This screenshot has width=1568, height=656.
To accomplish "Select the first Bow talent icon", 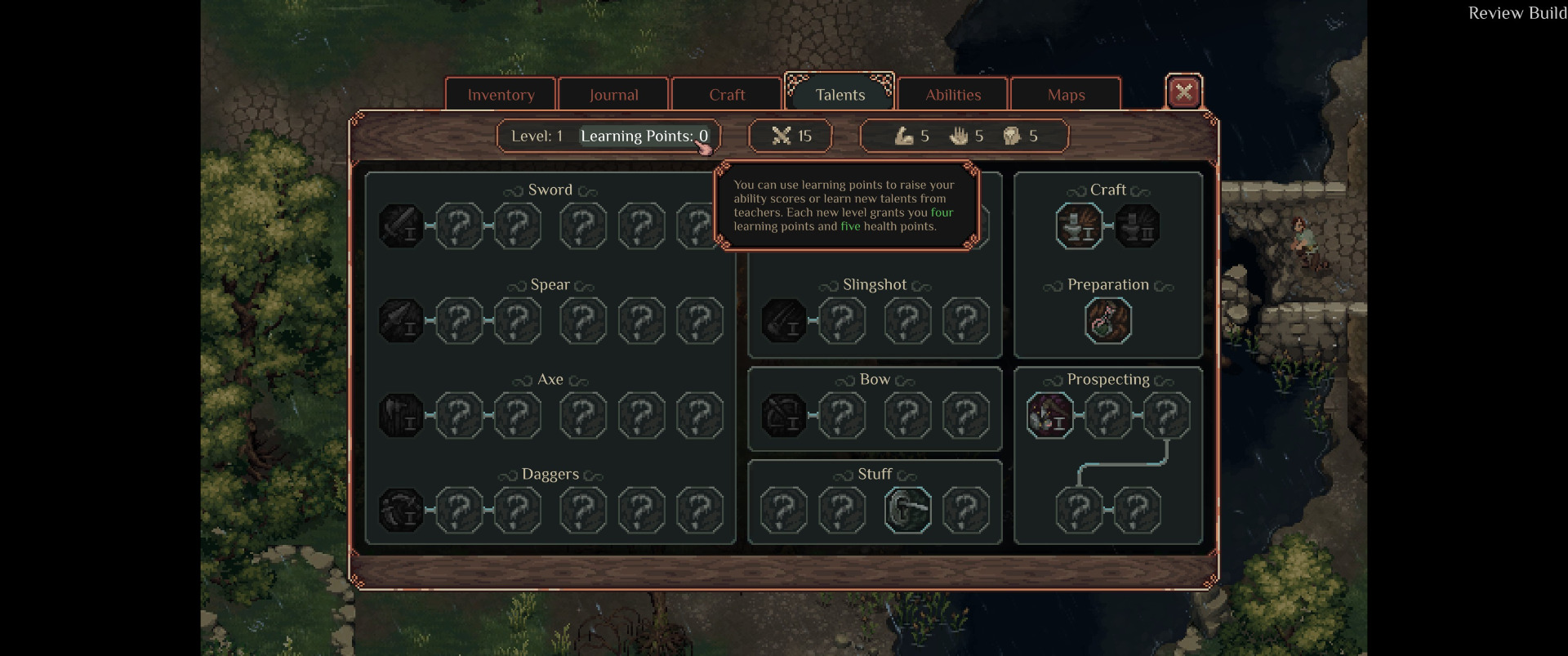I will [784, 415].
